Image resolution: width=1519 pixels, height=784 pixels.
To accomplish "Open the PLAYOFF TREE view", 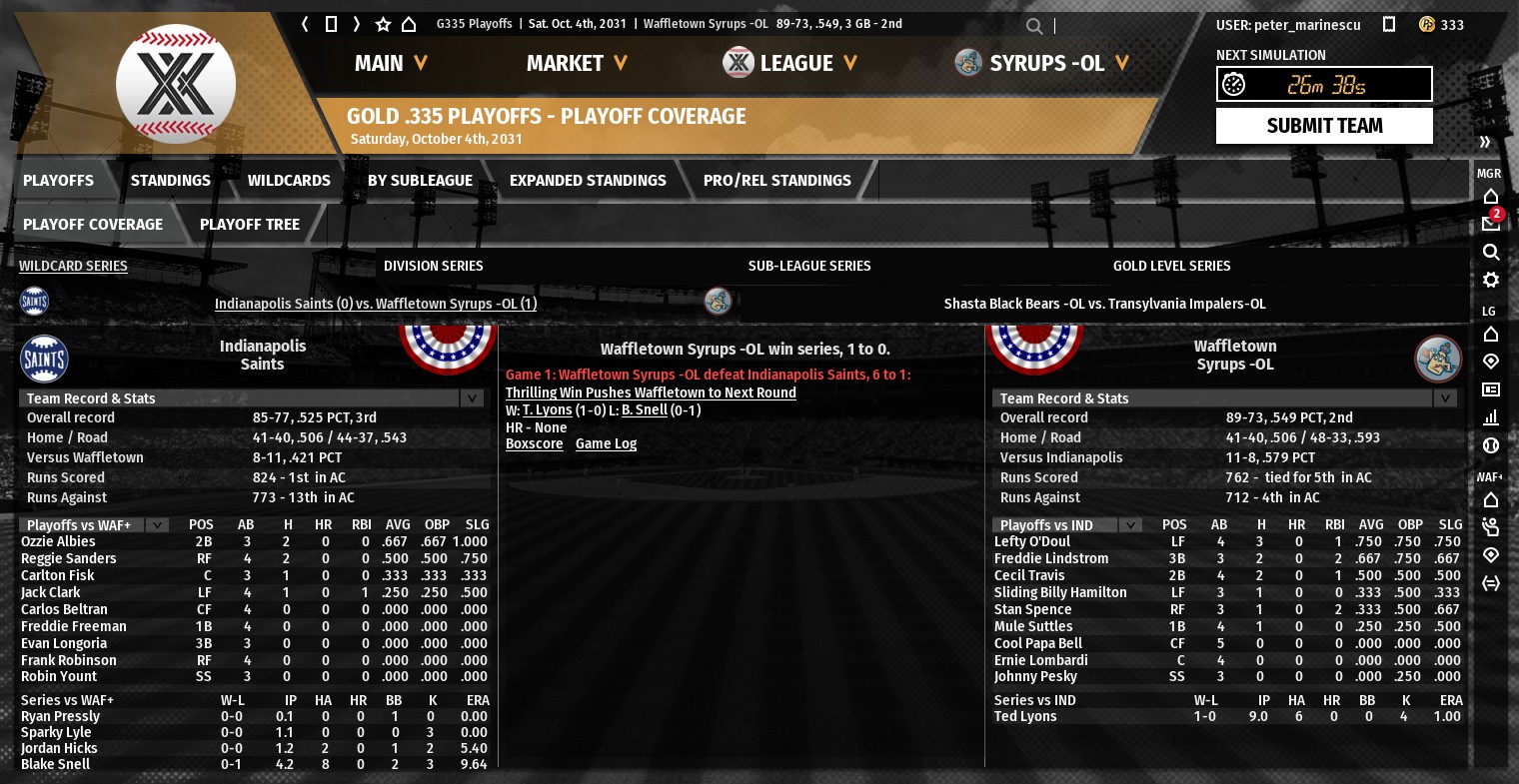I will coord(249,225).
